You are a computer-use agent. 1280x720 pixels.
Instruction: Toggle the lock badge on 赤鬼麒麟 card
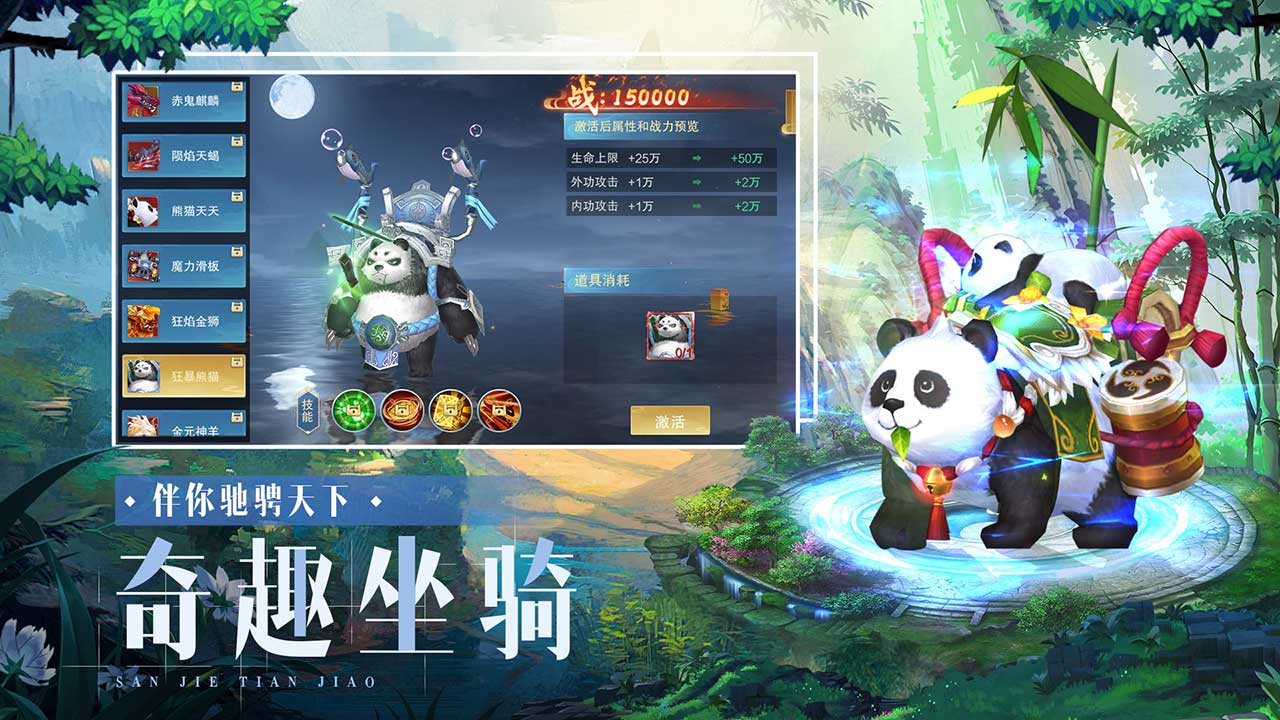coord(240,85)
